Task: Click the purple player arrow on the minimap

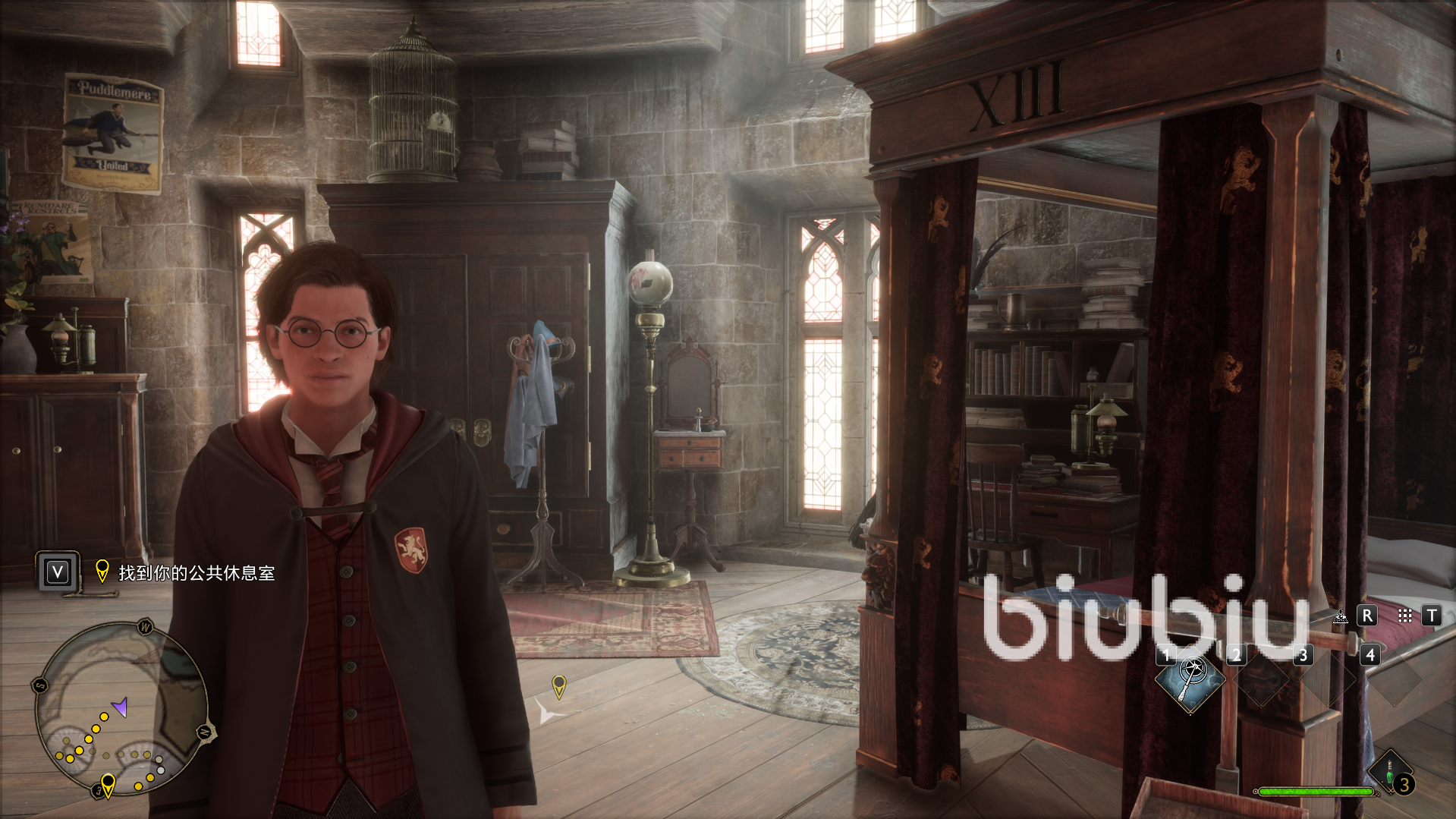Action: tap(120, 707)
